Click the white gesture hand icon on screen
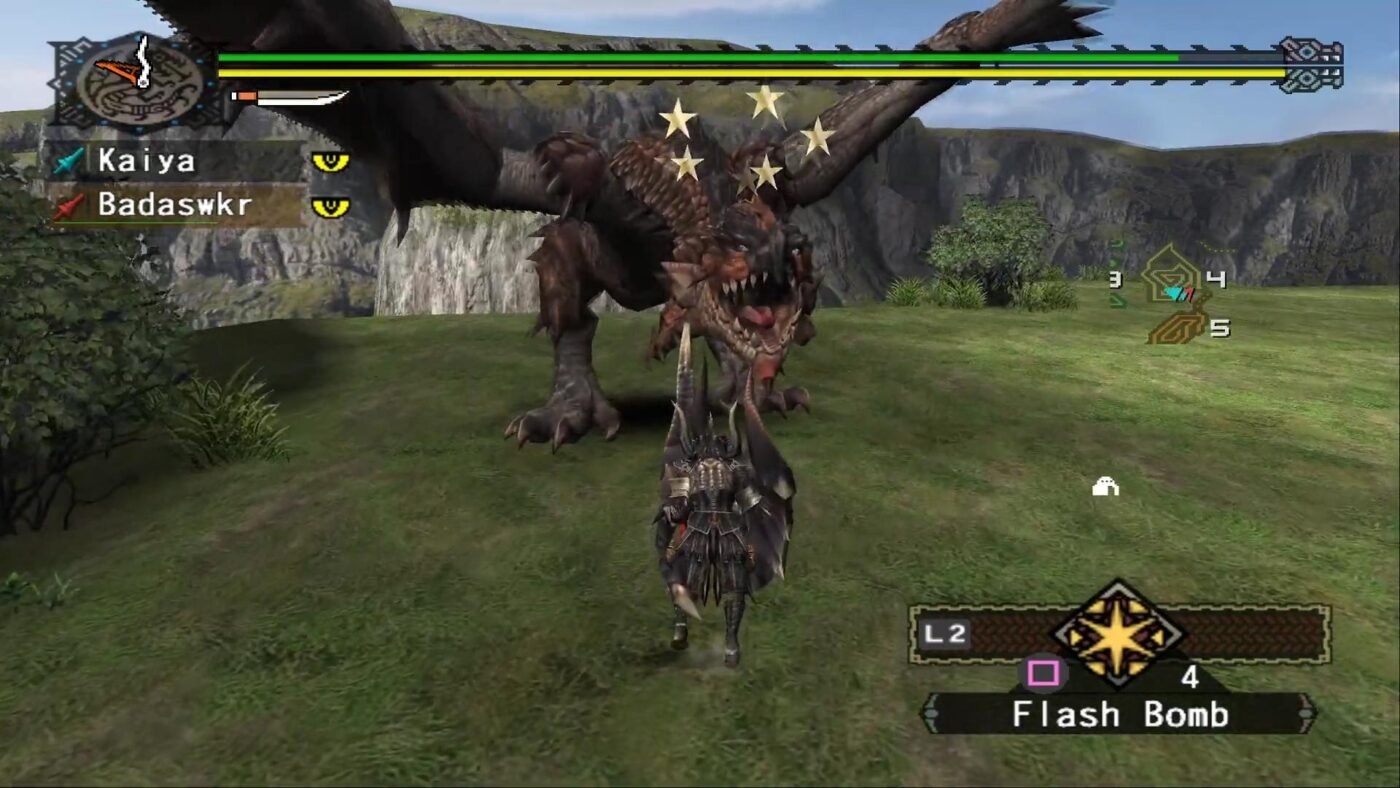The height and width of the screenshot is (788, 1400). [1106, 487]
